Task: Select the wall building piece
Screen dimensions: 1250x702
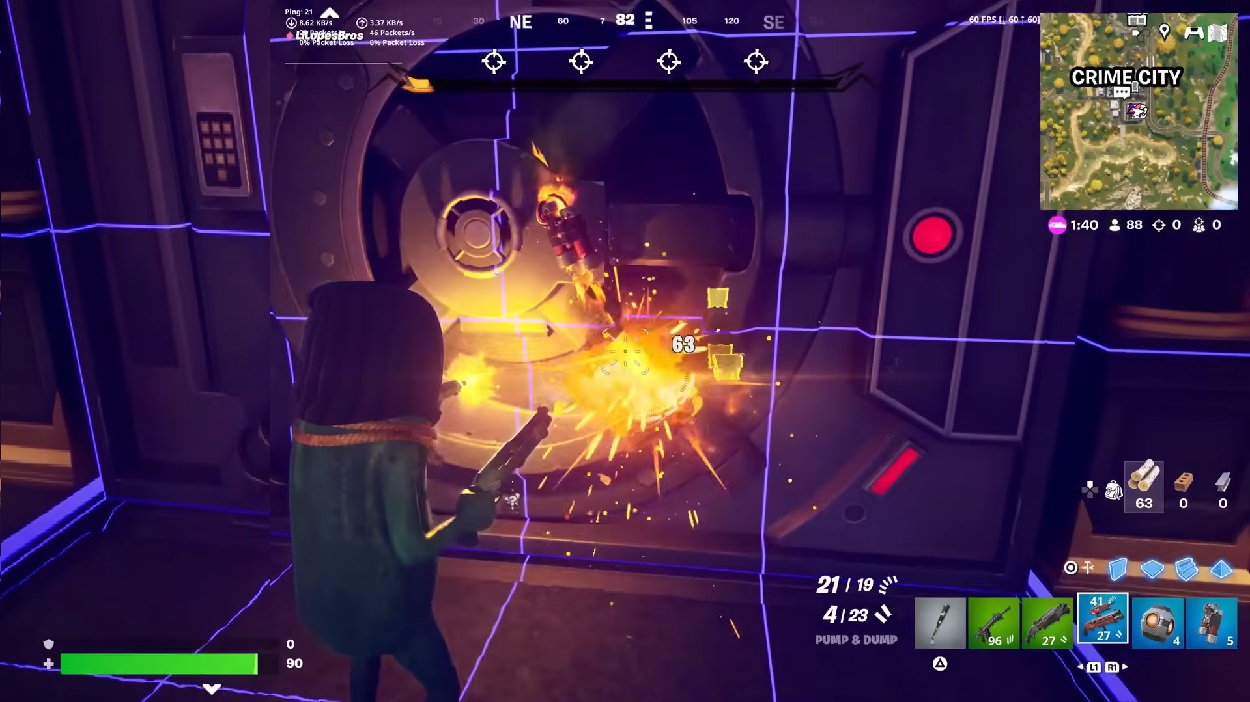Action: 1117,568
